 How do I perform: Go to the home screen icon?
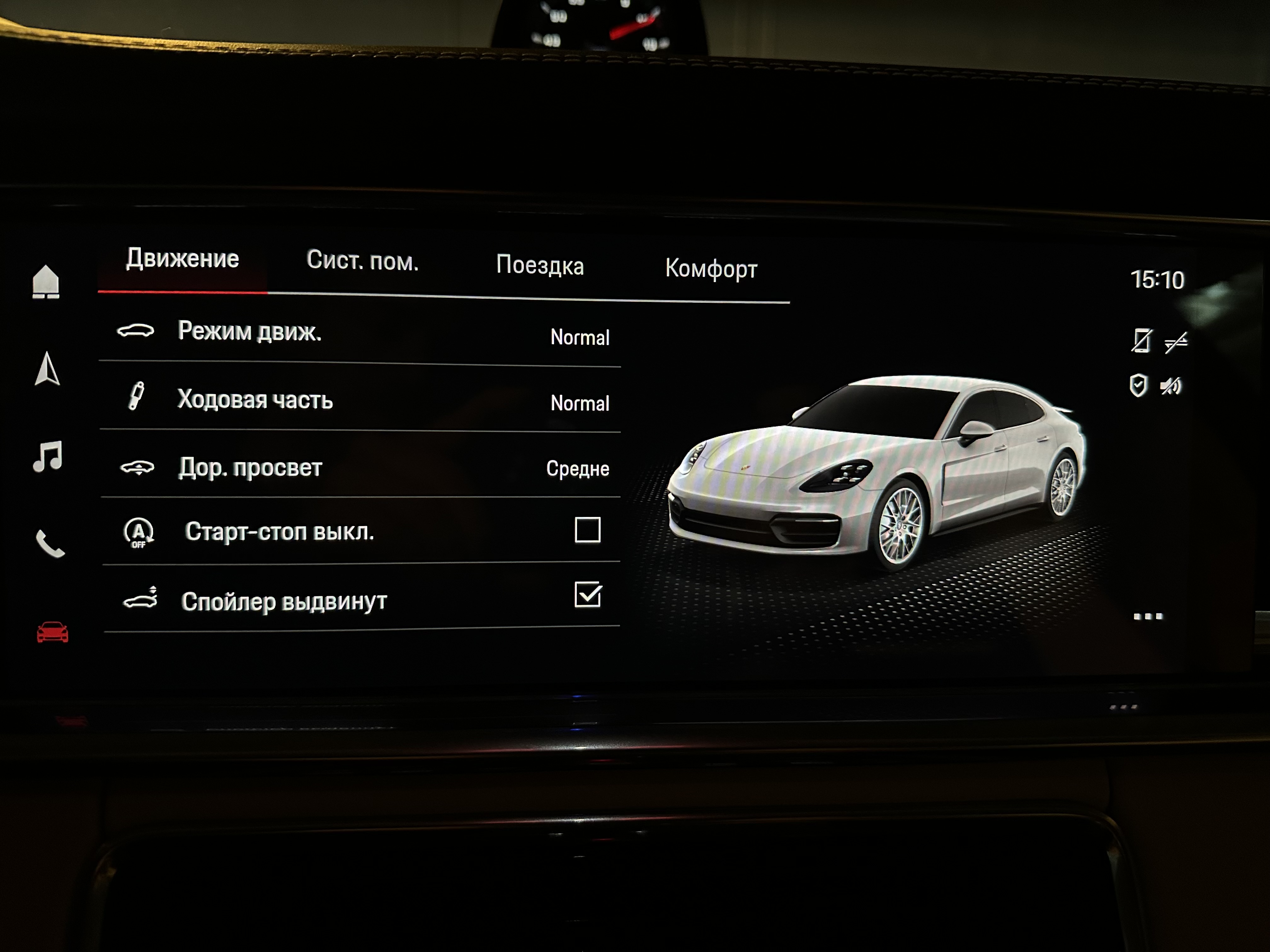pyautogui.click(x=46, y=282)
